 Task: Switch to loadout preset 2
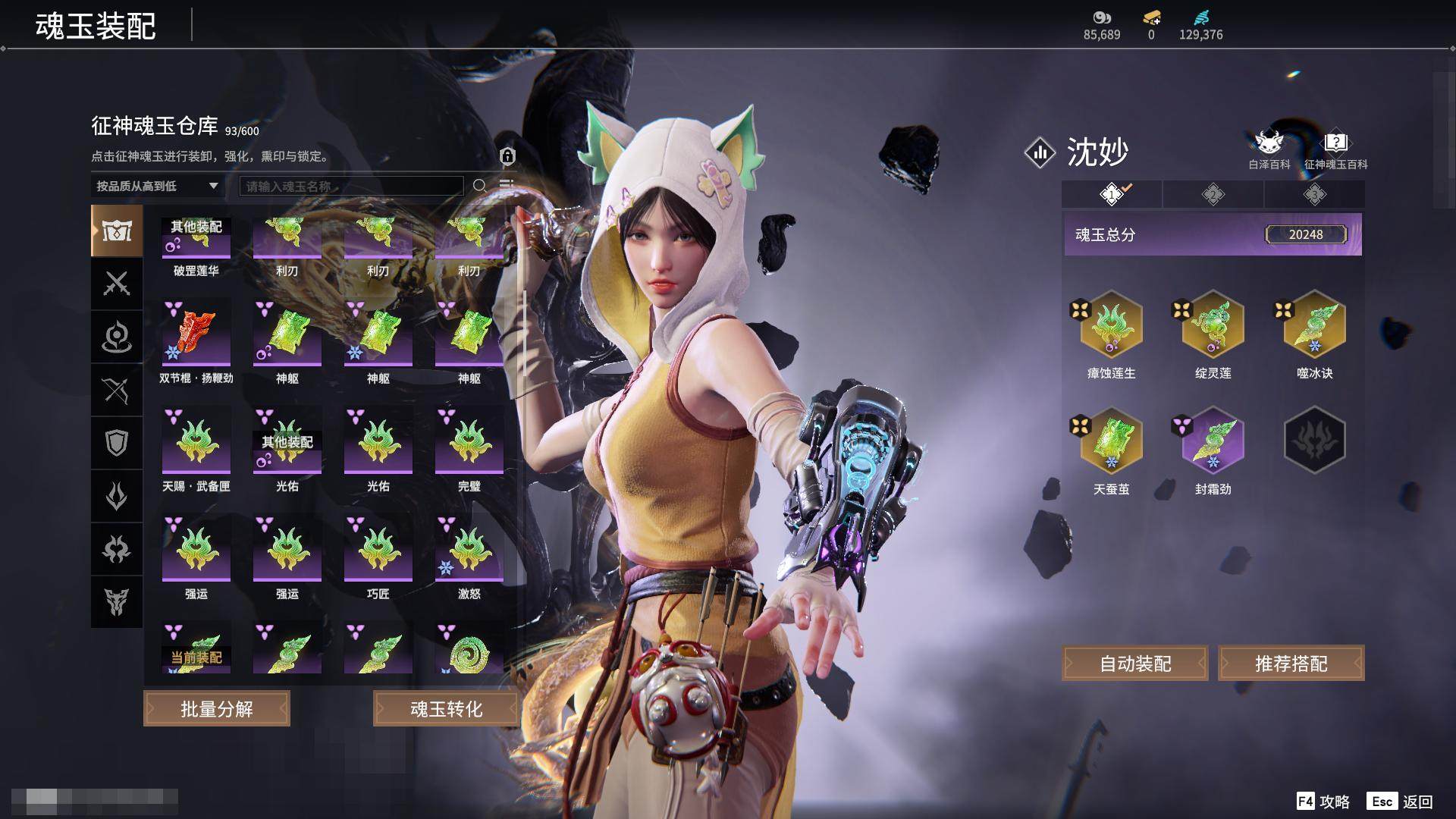click(1213, 195)
